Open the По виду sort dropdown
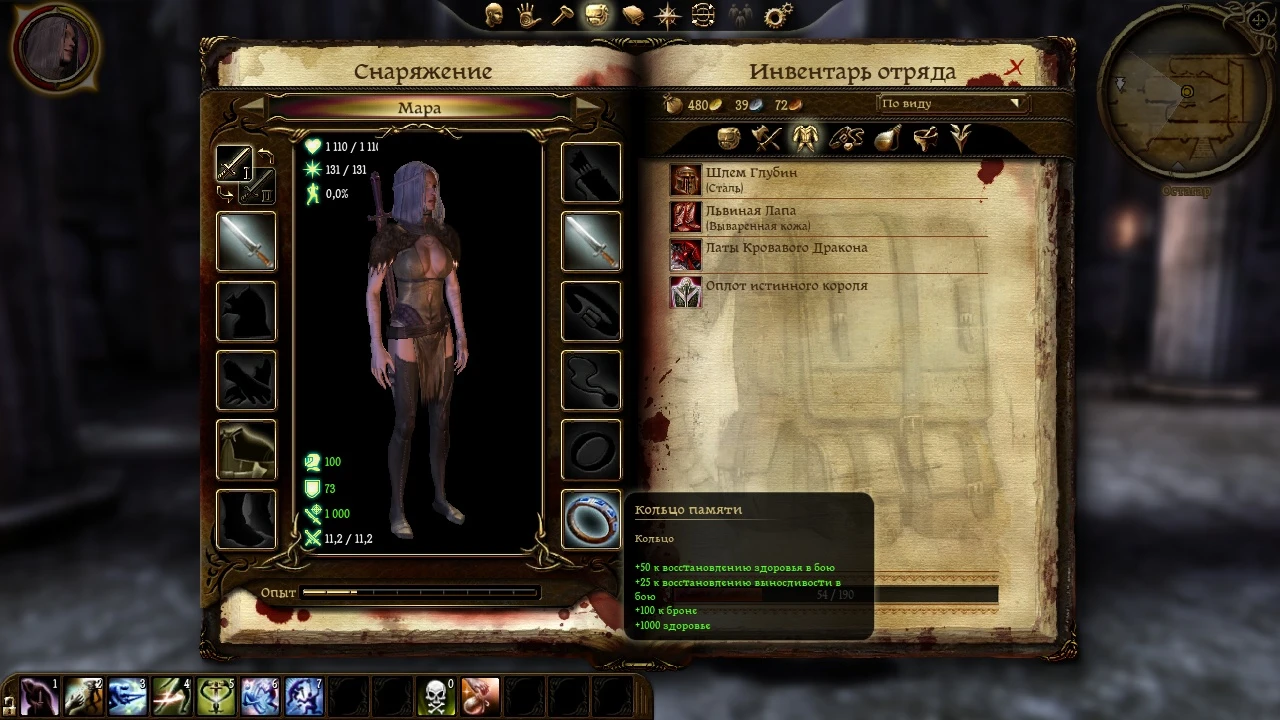 (x=950, y=103)
